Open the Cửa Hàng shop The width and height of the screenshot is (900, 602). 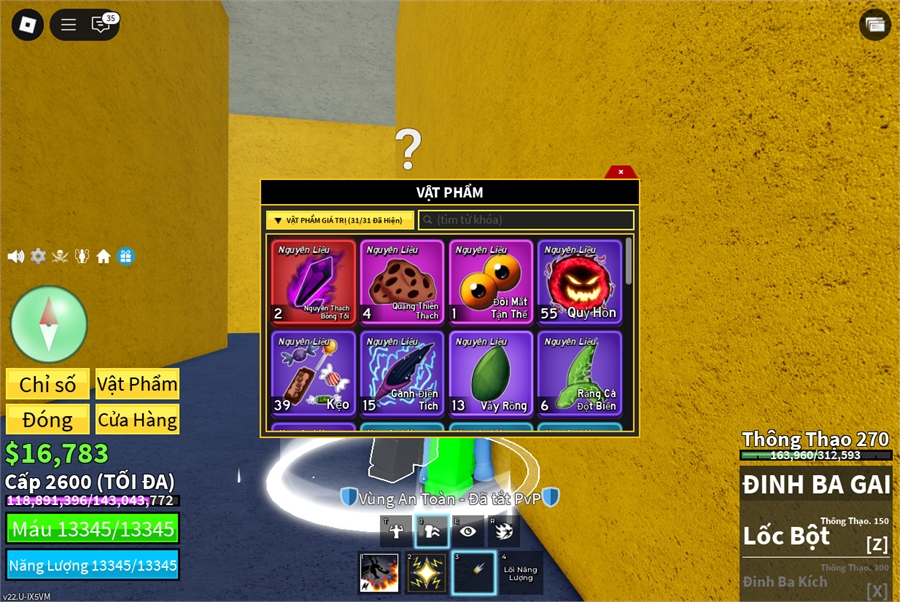(138, 420)
